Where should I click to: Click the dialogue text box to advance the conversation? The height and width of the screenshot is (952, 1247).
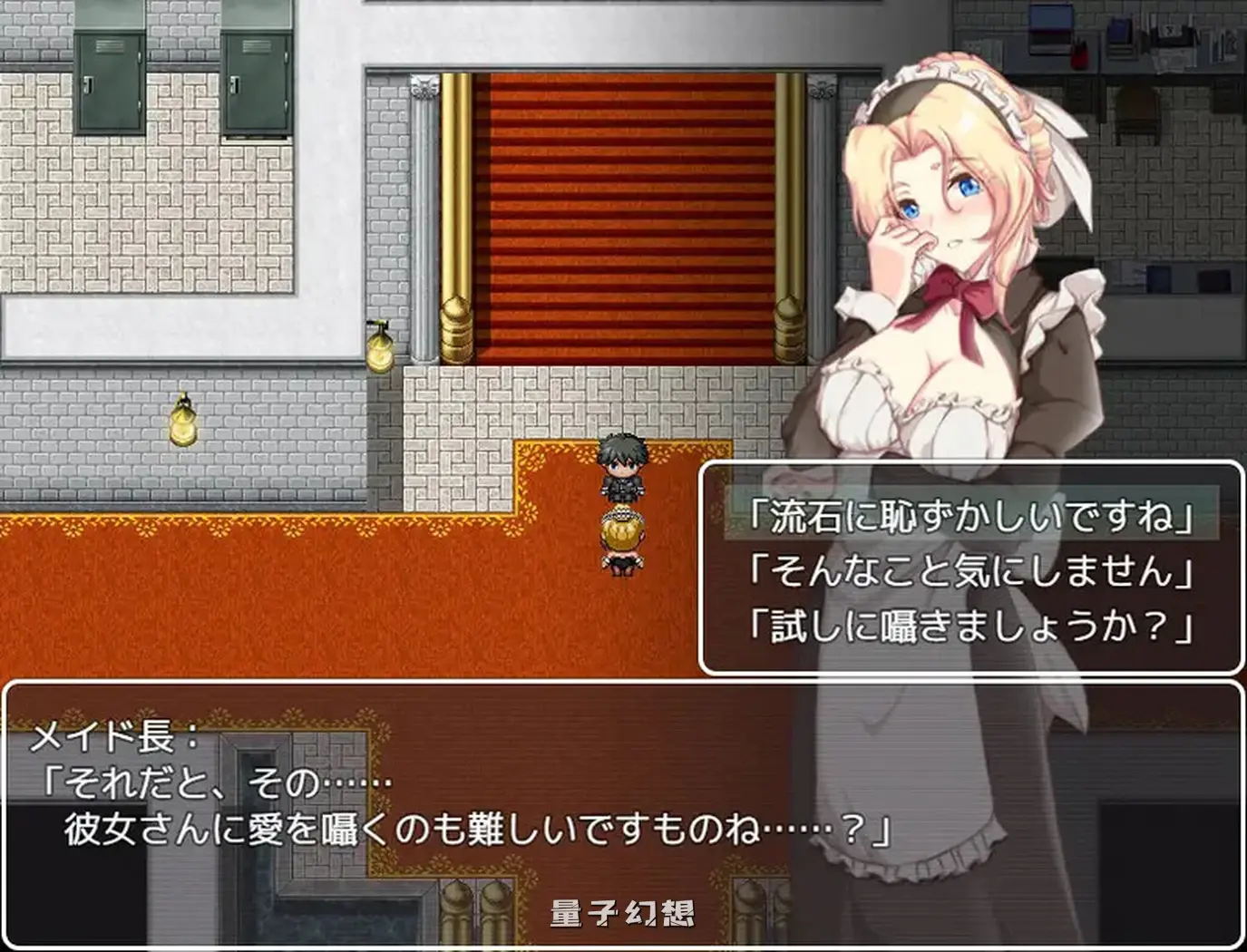[x=453, y=816]
